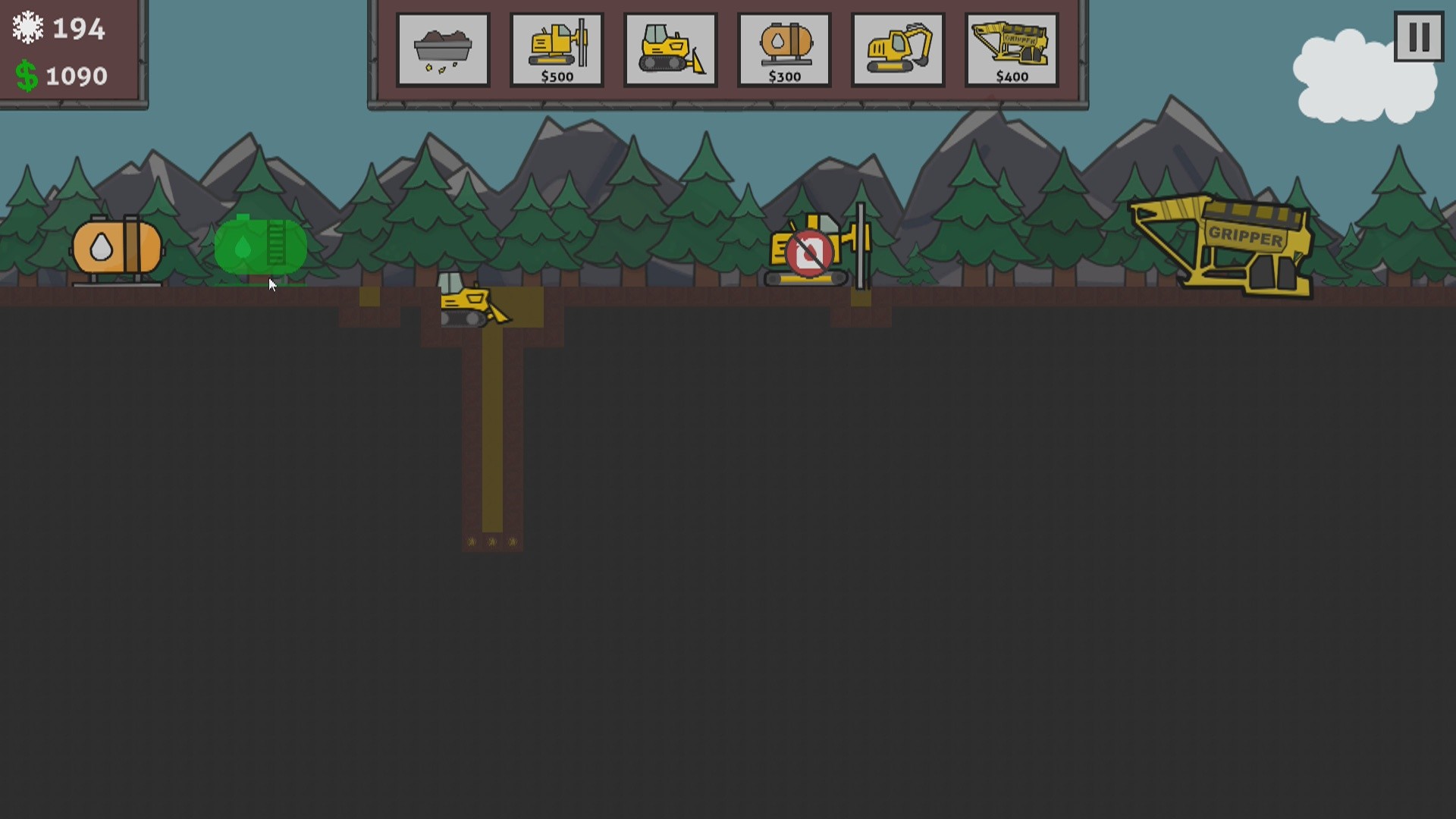Click the snowflake counter showing 194
Viewport: 1456px width, 819px height.
(57, 28)
